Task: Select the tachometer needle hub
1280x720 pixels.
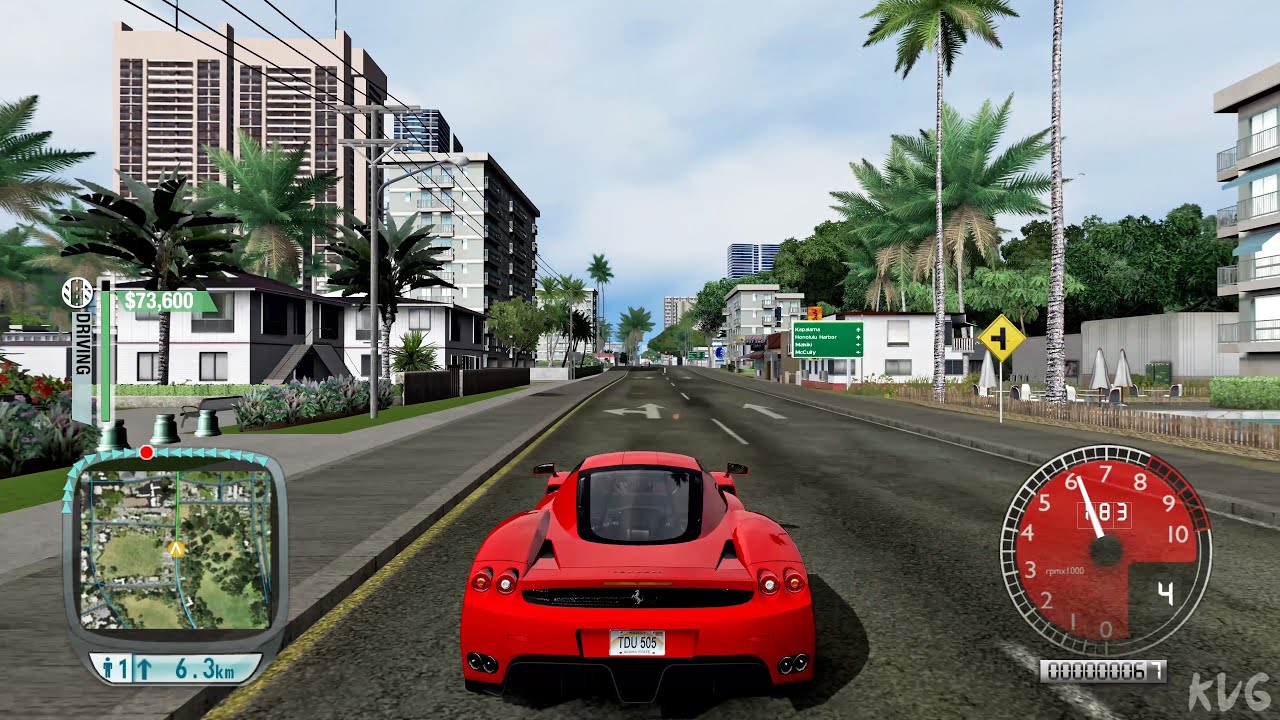Action: [x=1104, y=549]
